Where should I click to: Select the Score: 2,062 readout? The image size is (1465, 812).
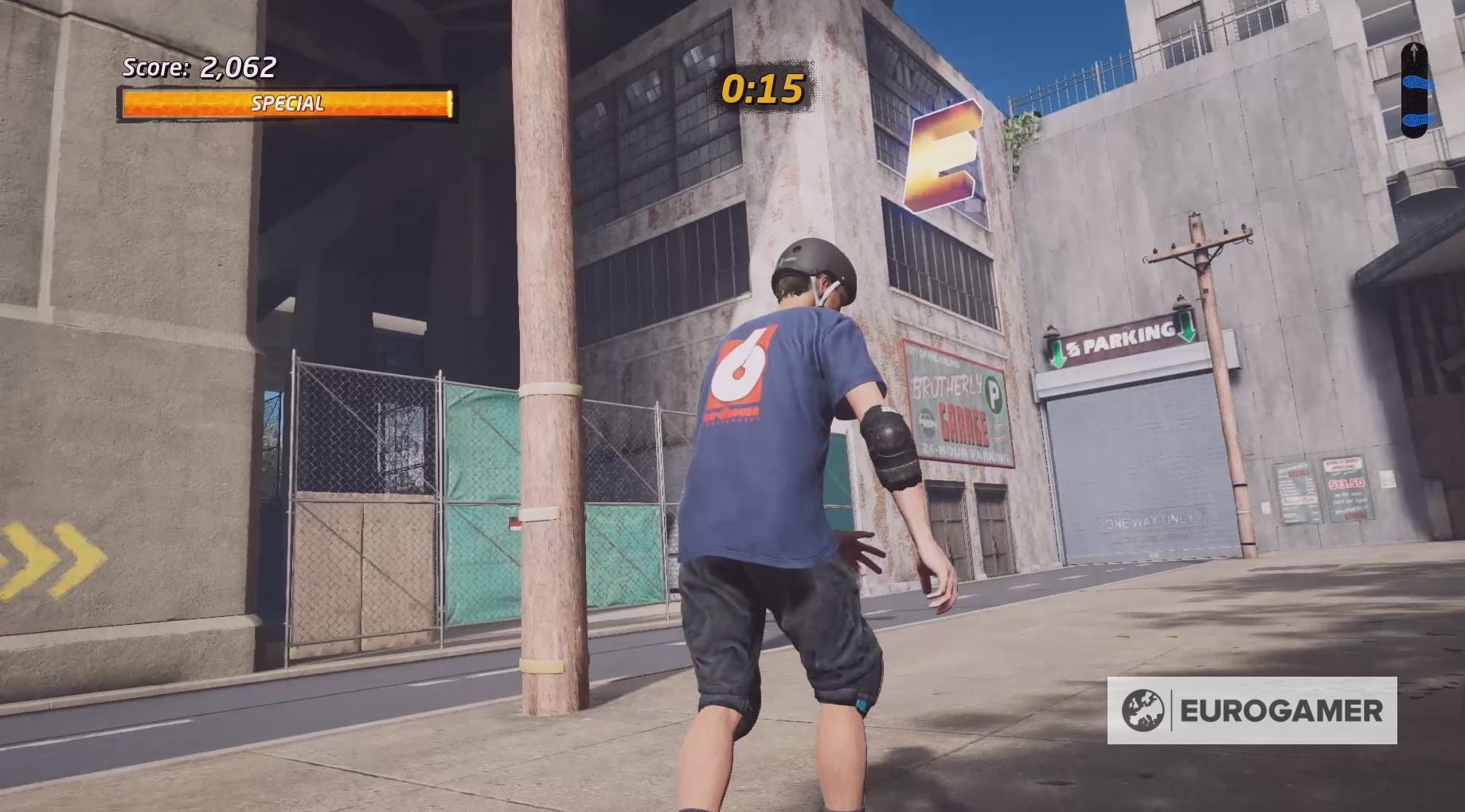pos(197,68)
